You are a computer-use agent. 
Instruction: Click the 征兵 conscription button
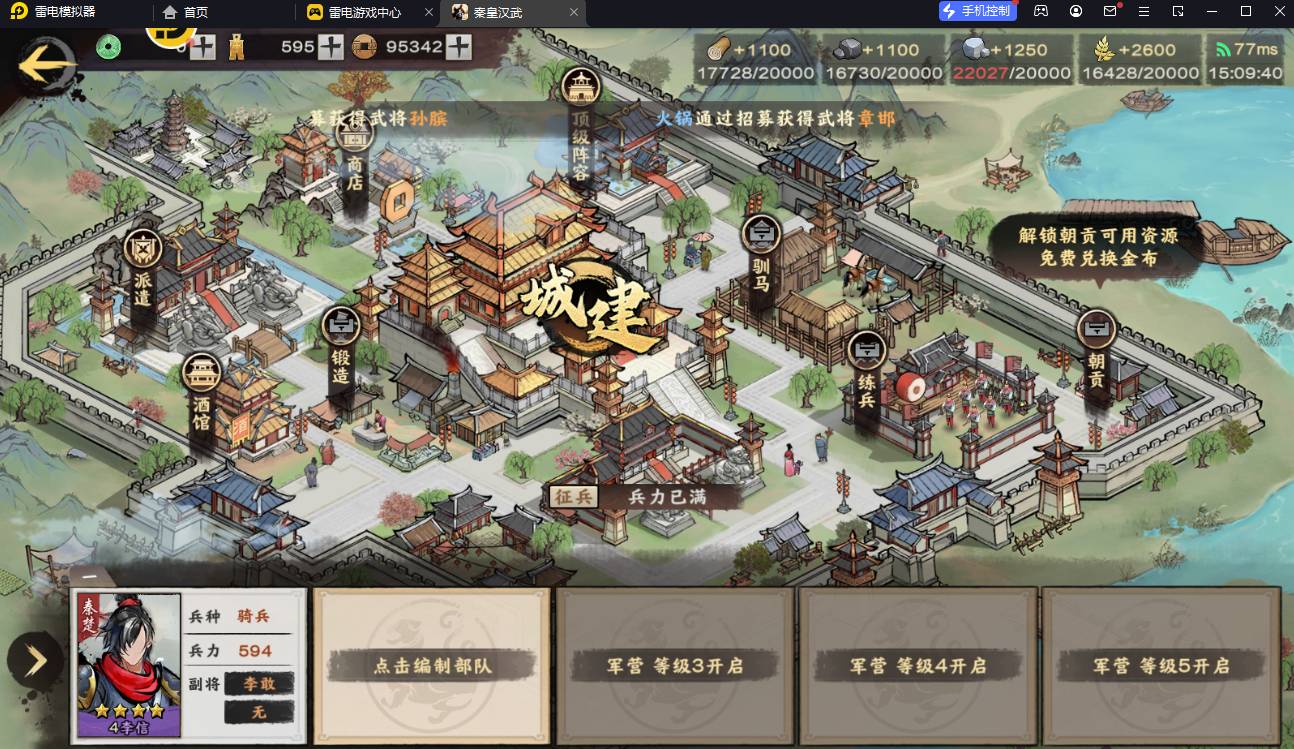(x=572, y=497)
